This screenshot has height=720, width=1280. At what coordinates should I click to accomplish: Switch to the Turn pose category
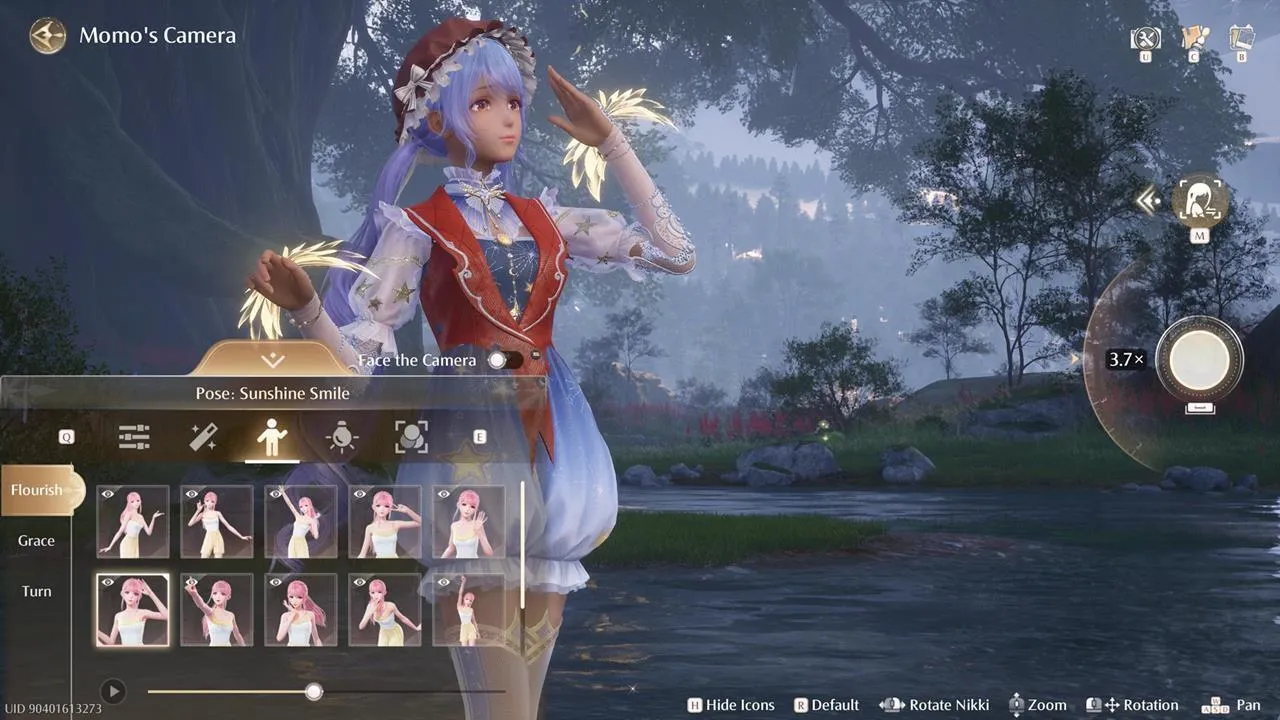click(35, 590)
